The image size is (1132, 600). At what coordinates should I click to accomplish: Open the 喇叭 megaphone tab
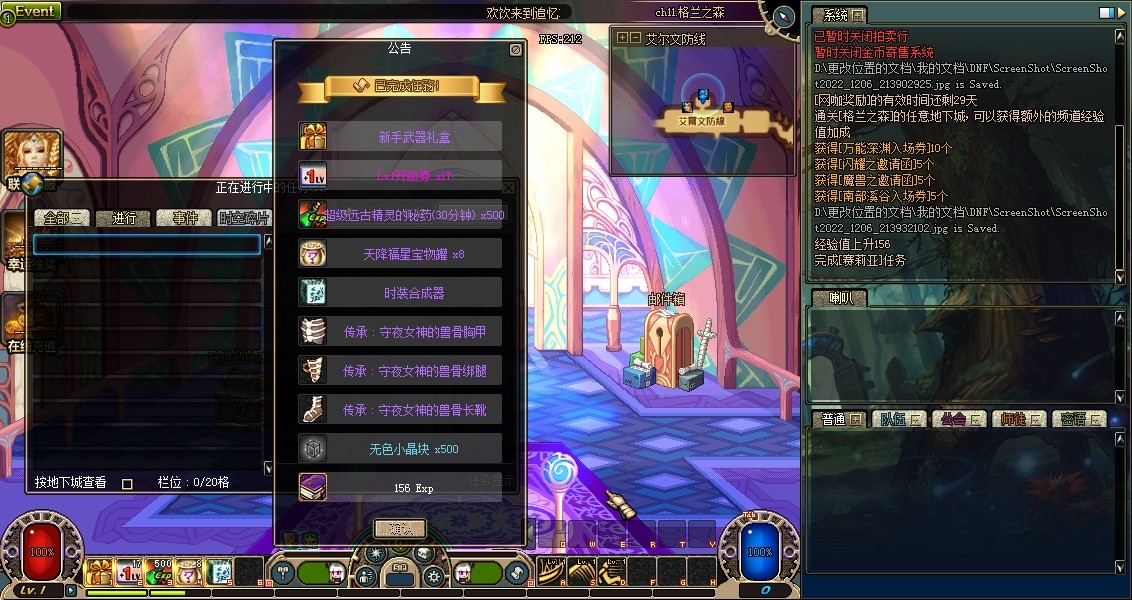[x=838, y=298]
